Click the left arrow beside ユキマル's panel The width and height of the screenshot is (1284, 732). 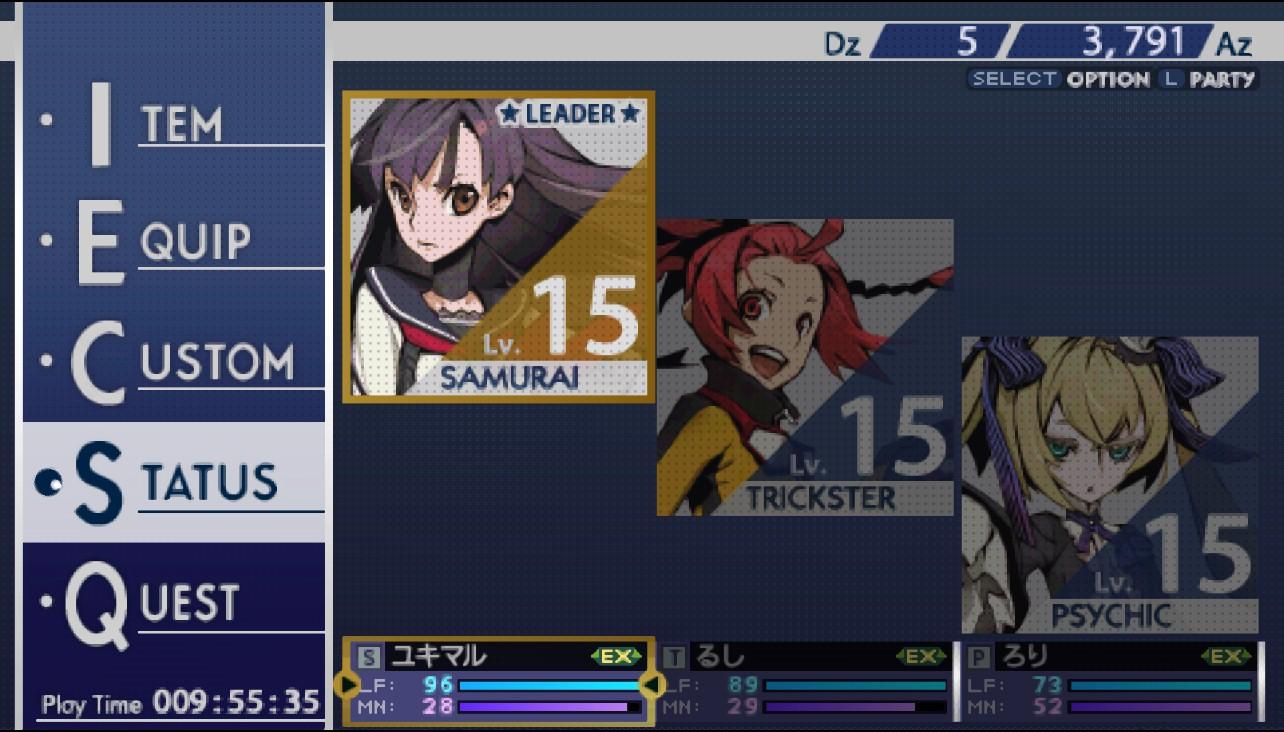pos(347,684)
